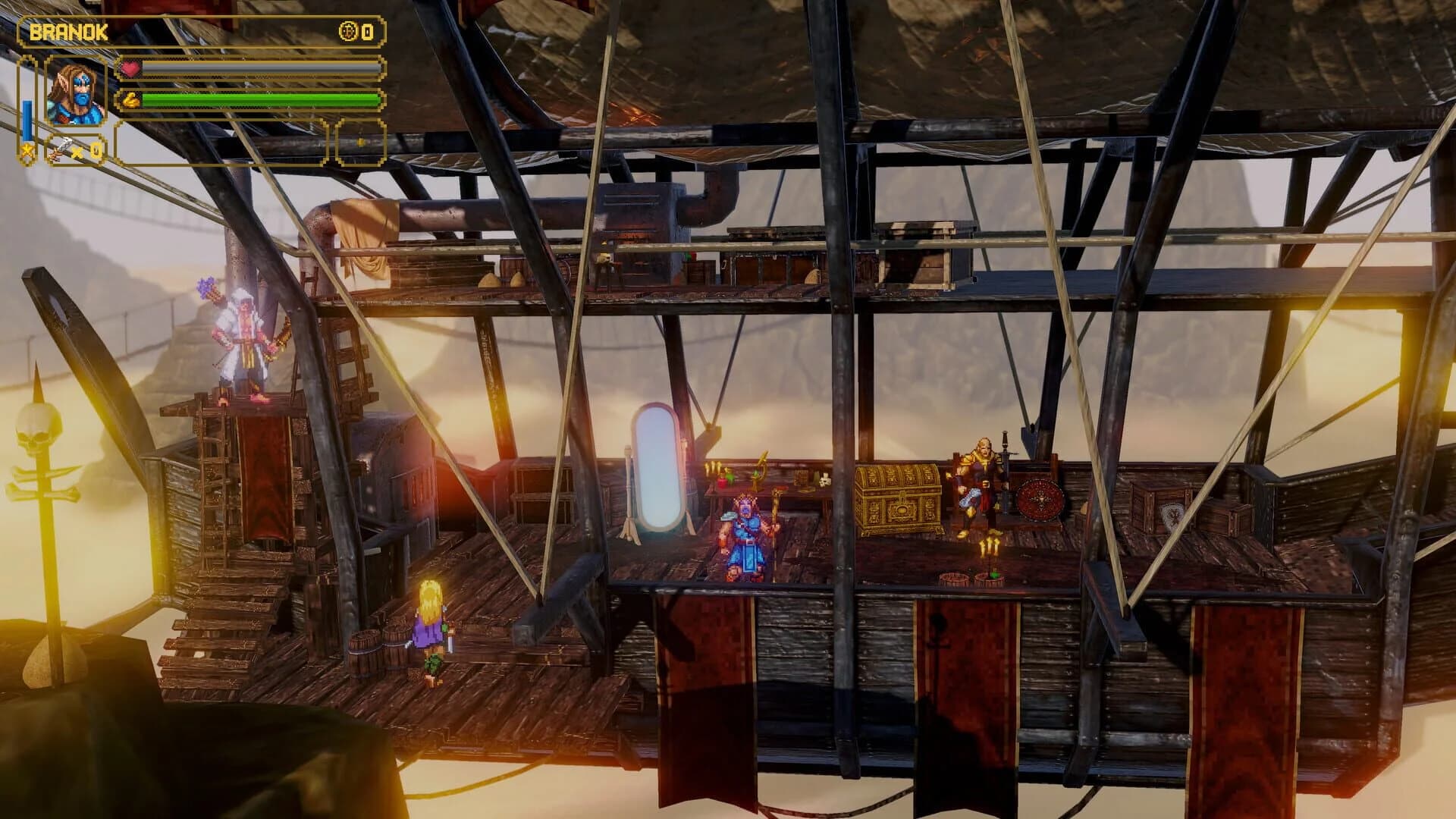
Task: Click the skull decoration on the desk
Action: (x=824, y=481)
